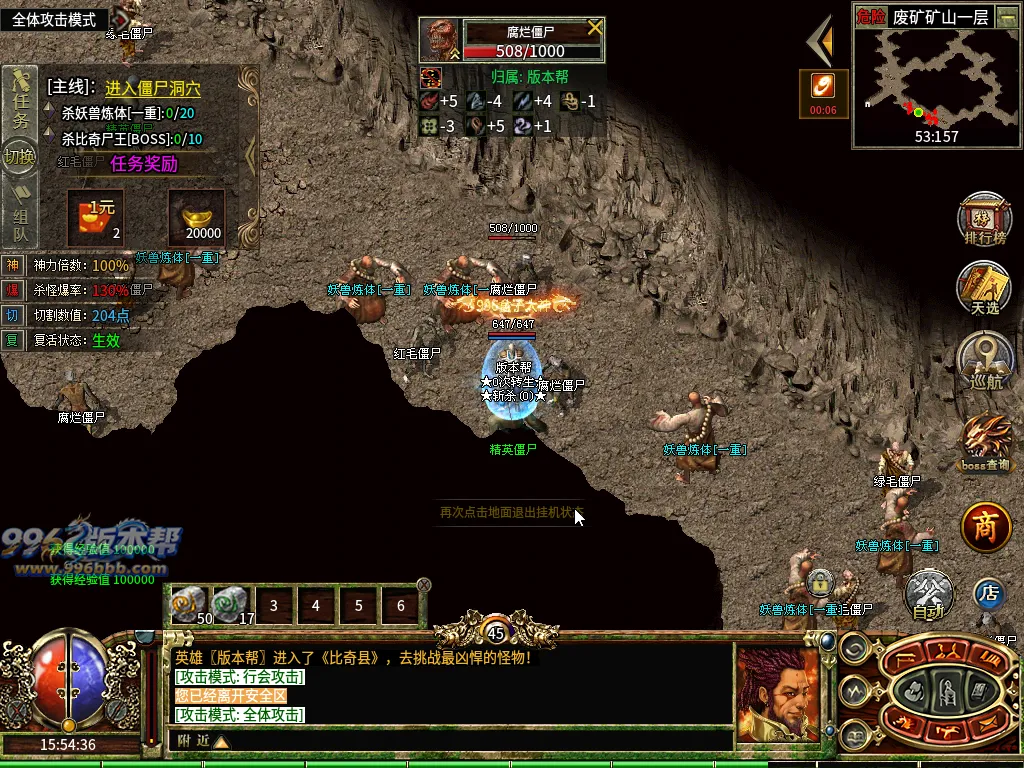Open the boss查询 lookup icon

[x=986, y=441]
